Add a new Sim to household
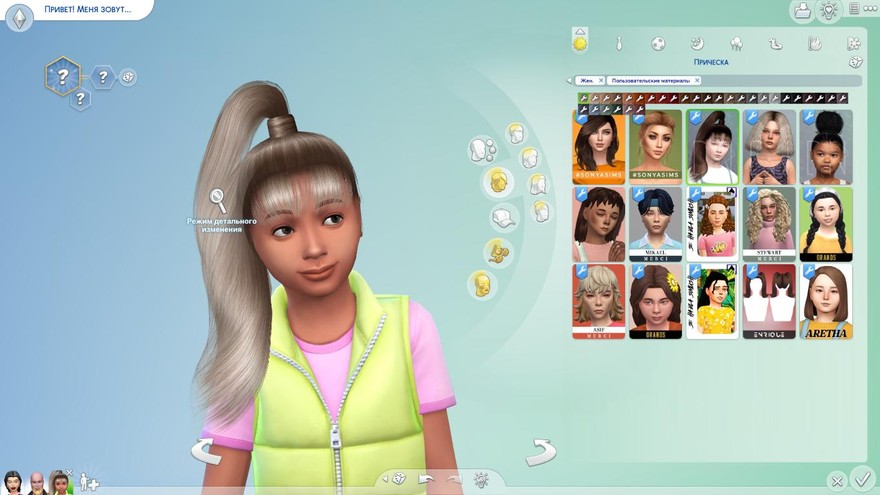 89,482
